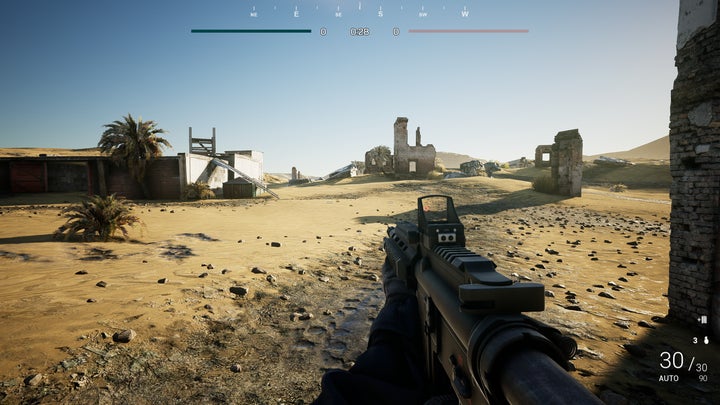Screen dimensions: 720x405
Task: Click the medkit supply icon
Action: point(703,320)
